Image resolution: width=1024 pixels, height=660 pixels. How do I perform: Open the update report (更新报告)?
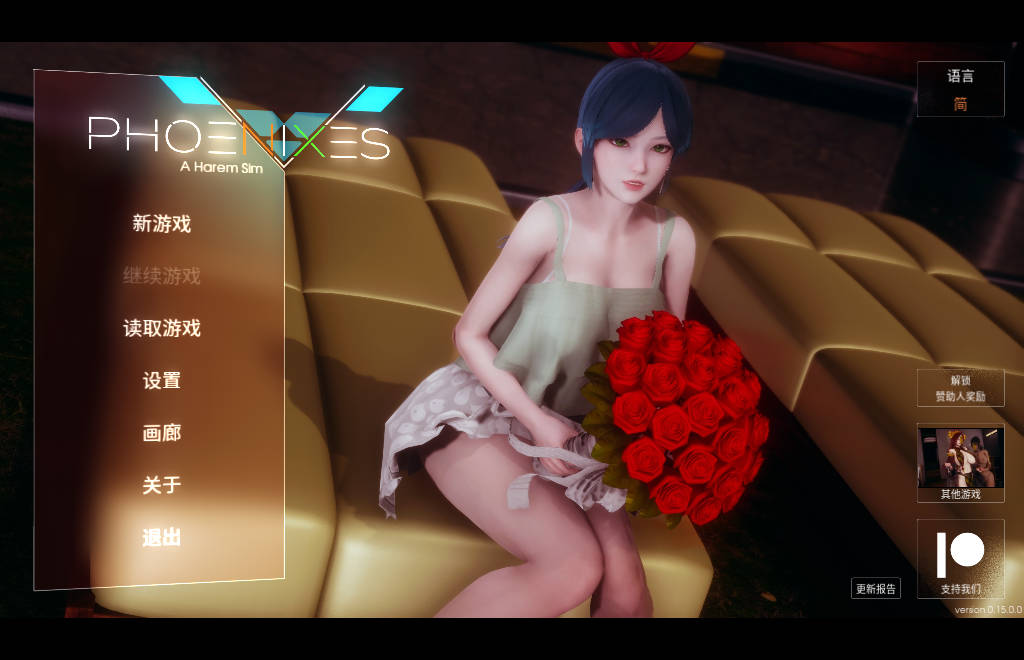point(876,589)
